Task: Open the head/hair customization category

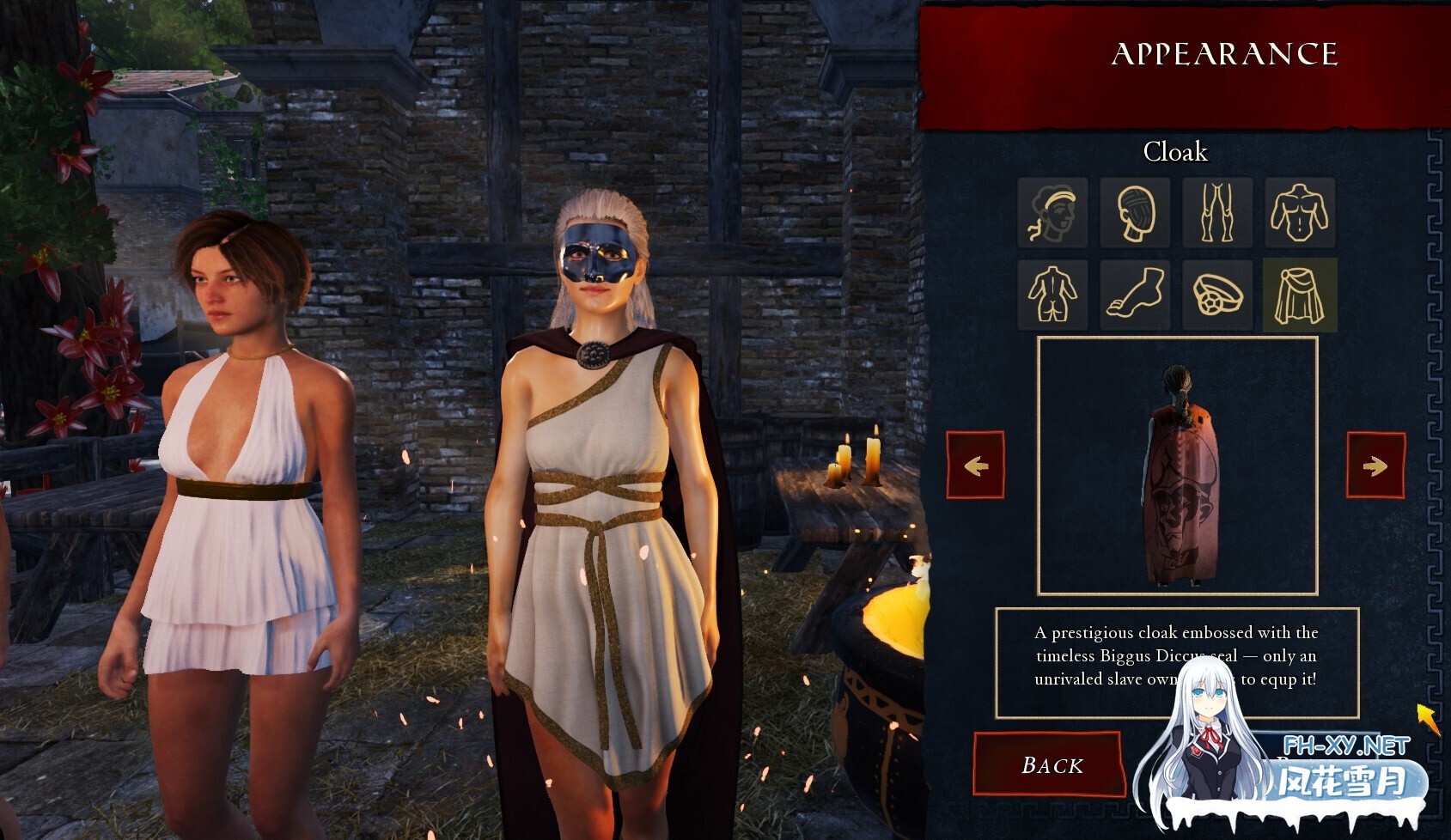Action: (1135, 214)
